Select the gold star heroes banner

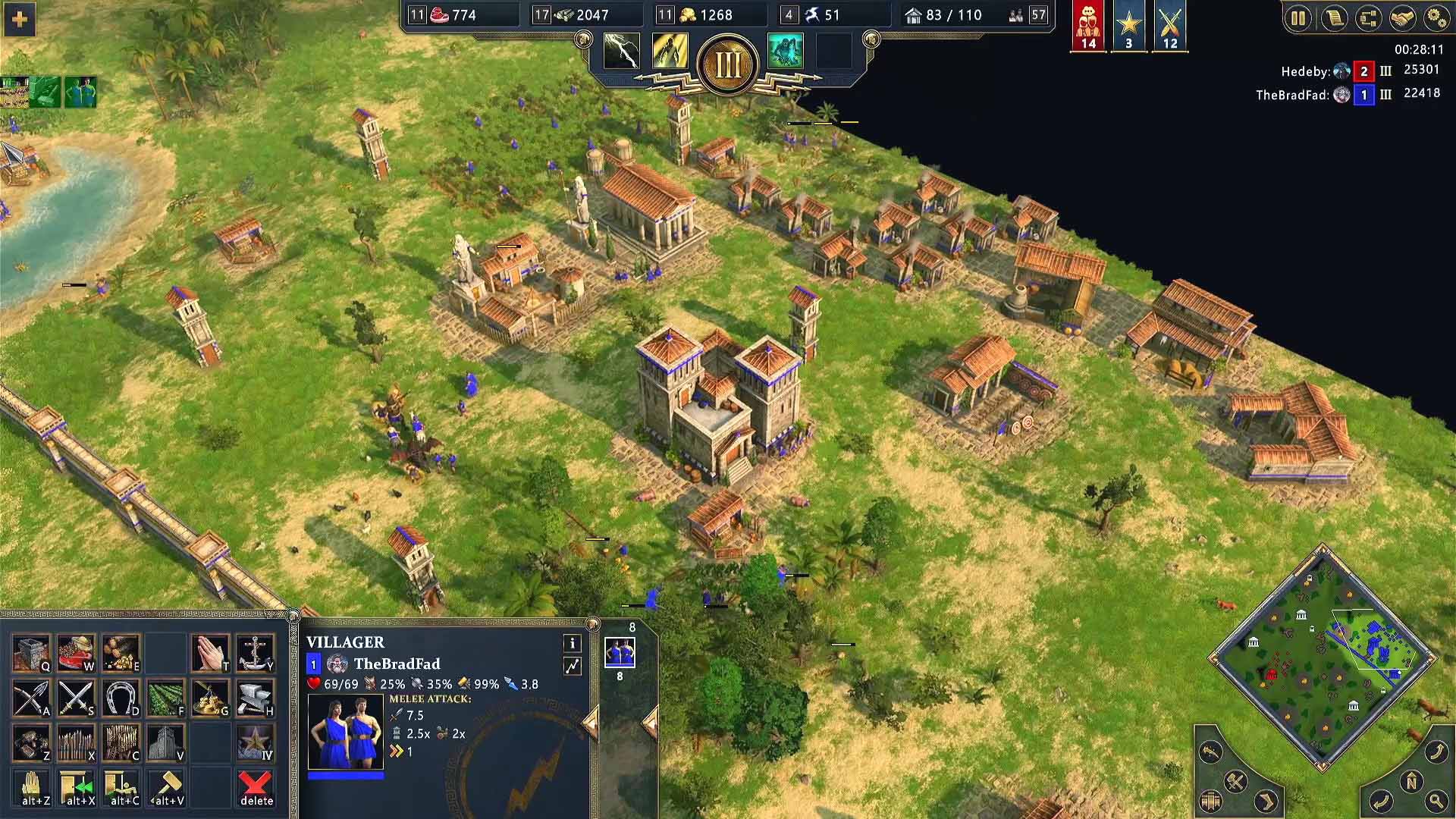[1128, 26]
